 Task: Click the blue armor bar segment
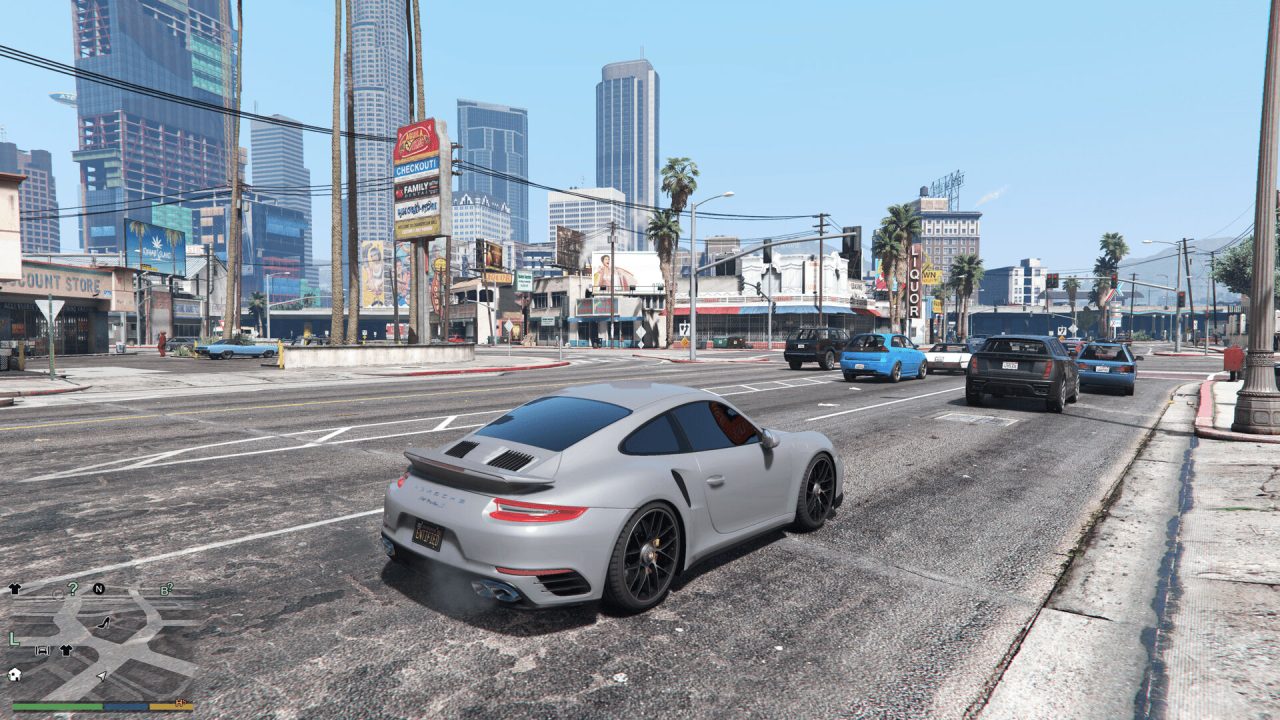126,706
